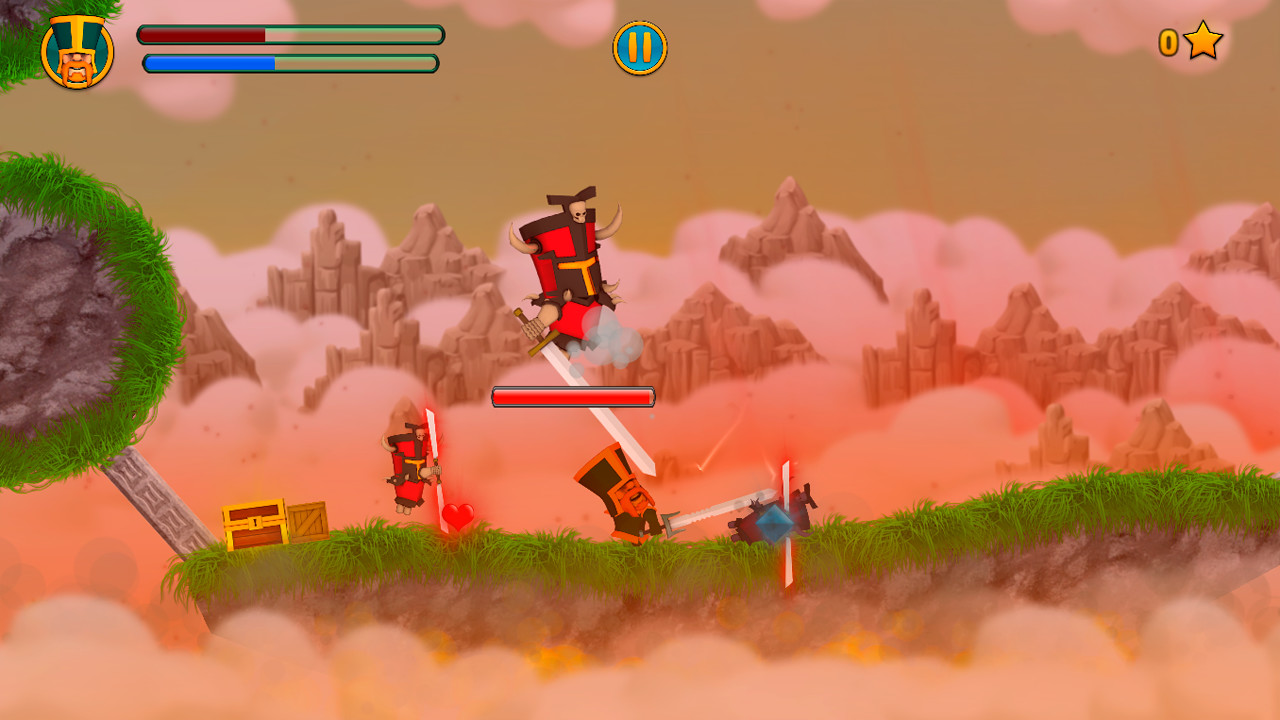Click the closed golden treasure chest
The height and width of the screenshot is (720, 1280).
point(253,525)
